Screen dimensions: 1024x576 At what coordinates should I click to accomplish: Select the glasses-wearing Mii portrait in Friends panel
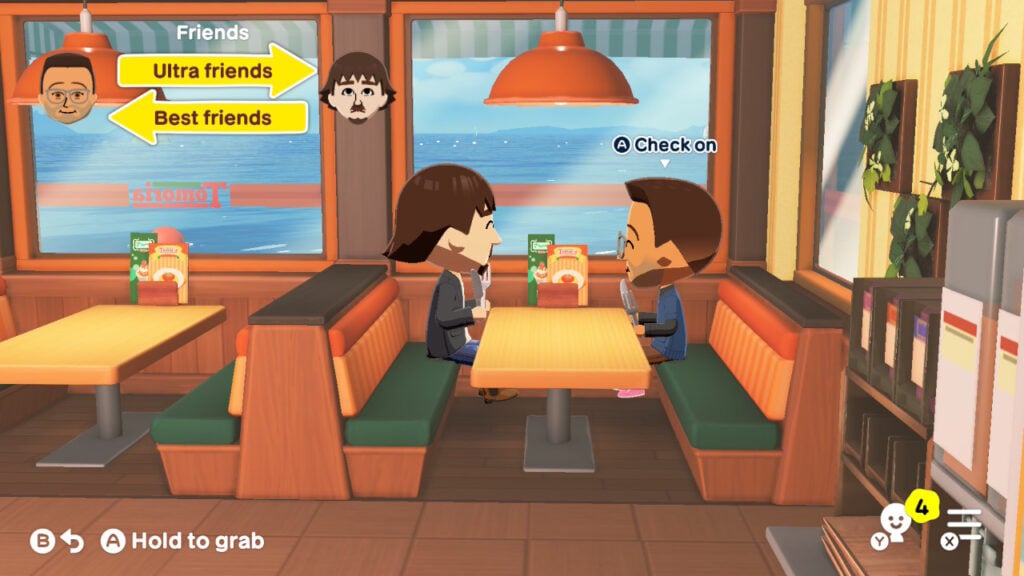(68, 89)
